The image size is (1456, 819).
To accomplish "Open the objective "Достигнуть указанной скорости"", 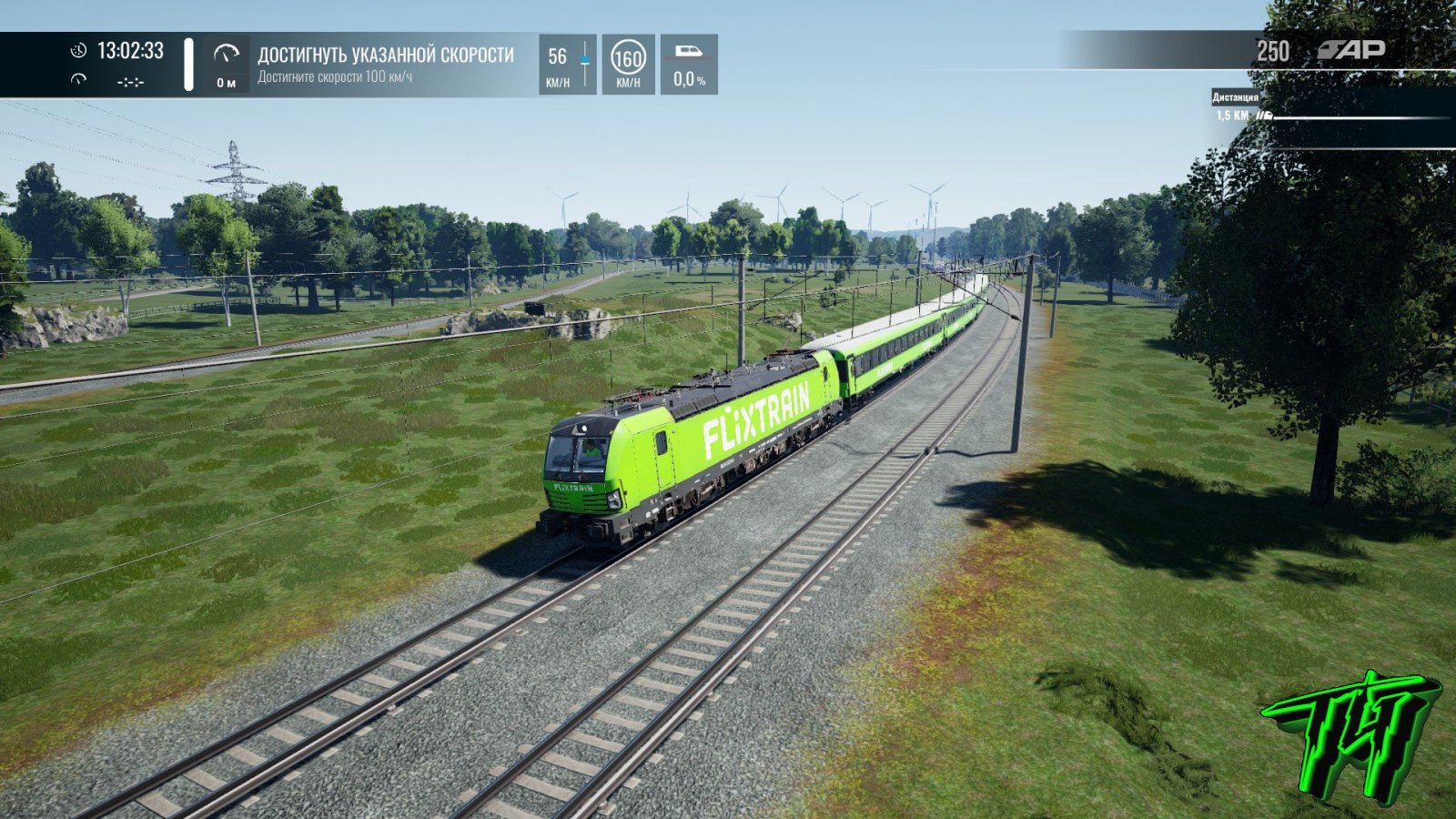I will click(385, 56).
